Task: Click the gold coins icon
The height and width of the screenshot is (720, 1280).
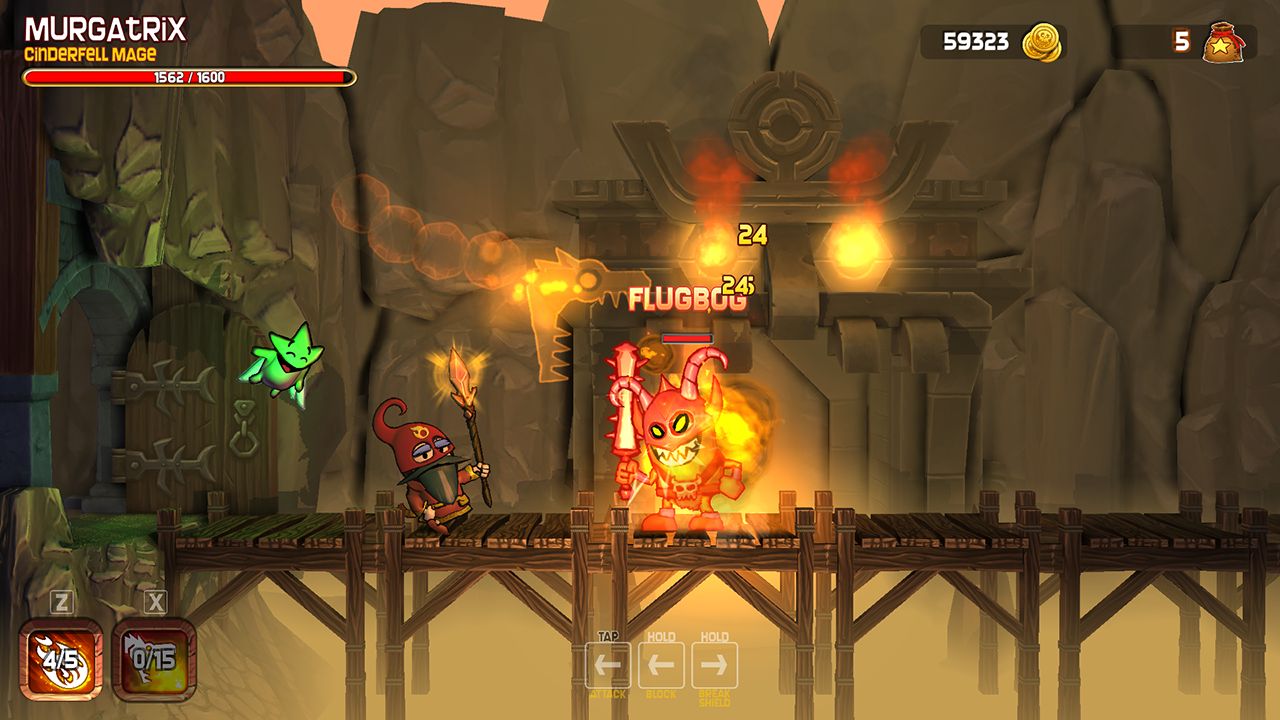Action: coord(1041,42)
